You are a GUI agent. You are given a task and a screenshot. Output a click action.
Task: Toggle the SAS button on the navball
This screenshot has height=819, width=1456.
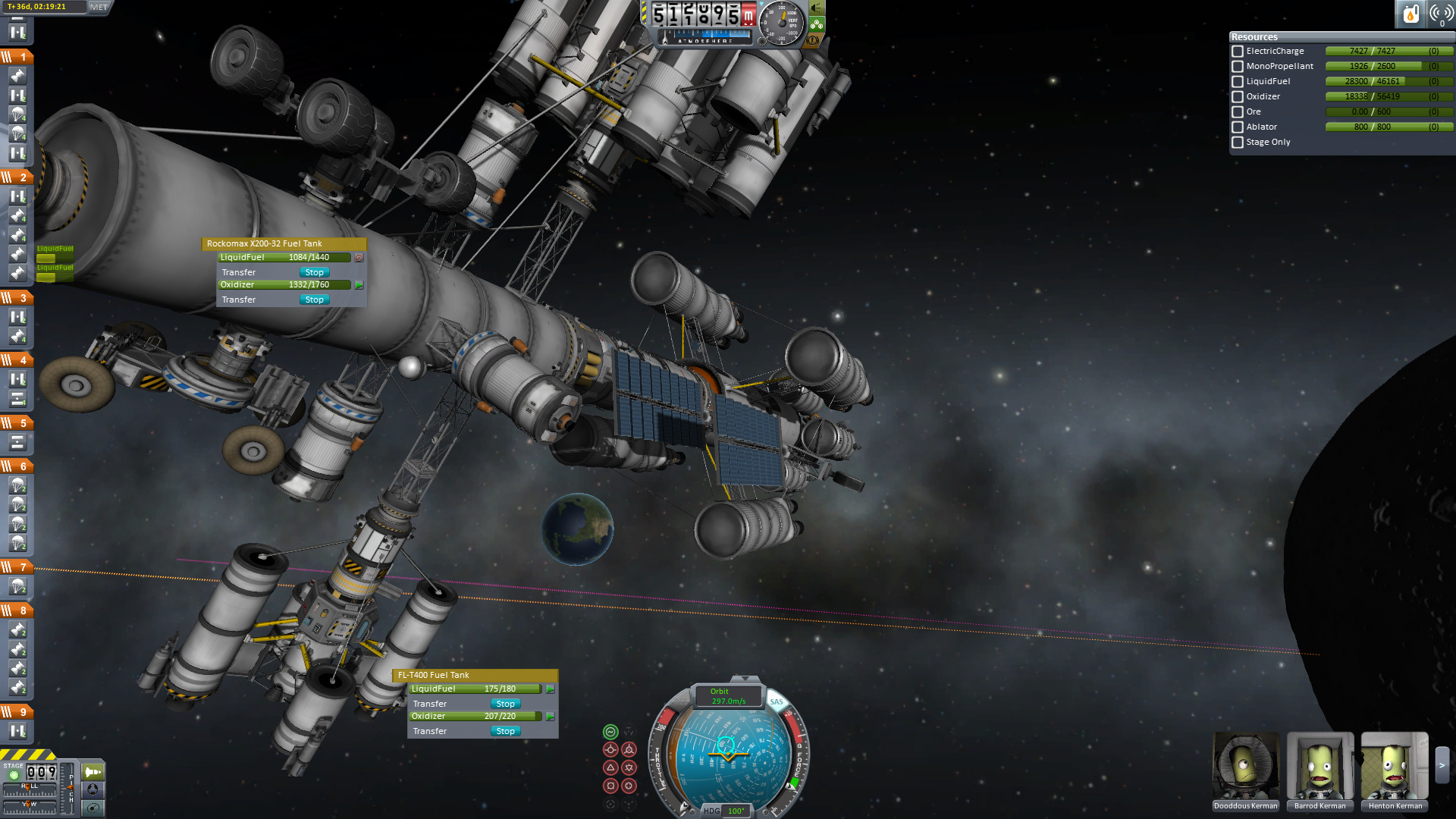click(x=777, y=701)
